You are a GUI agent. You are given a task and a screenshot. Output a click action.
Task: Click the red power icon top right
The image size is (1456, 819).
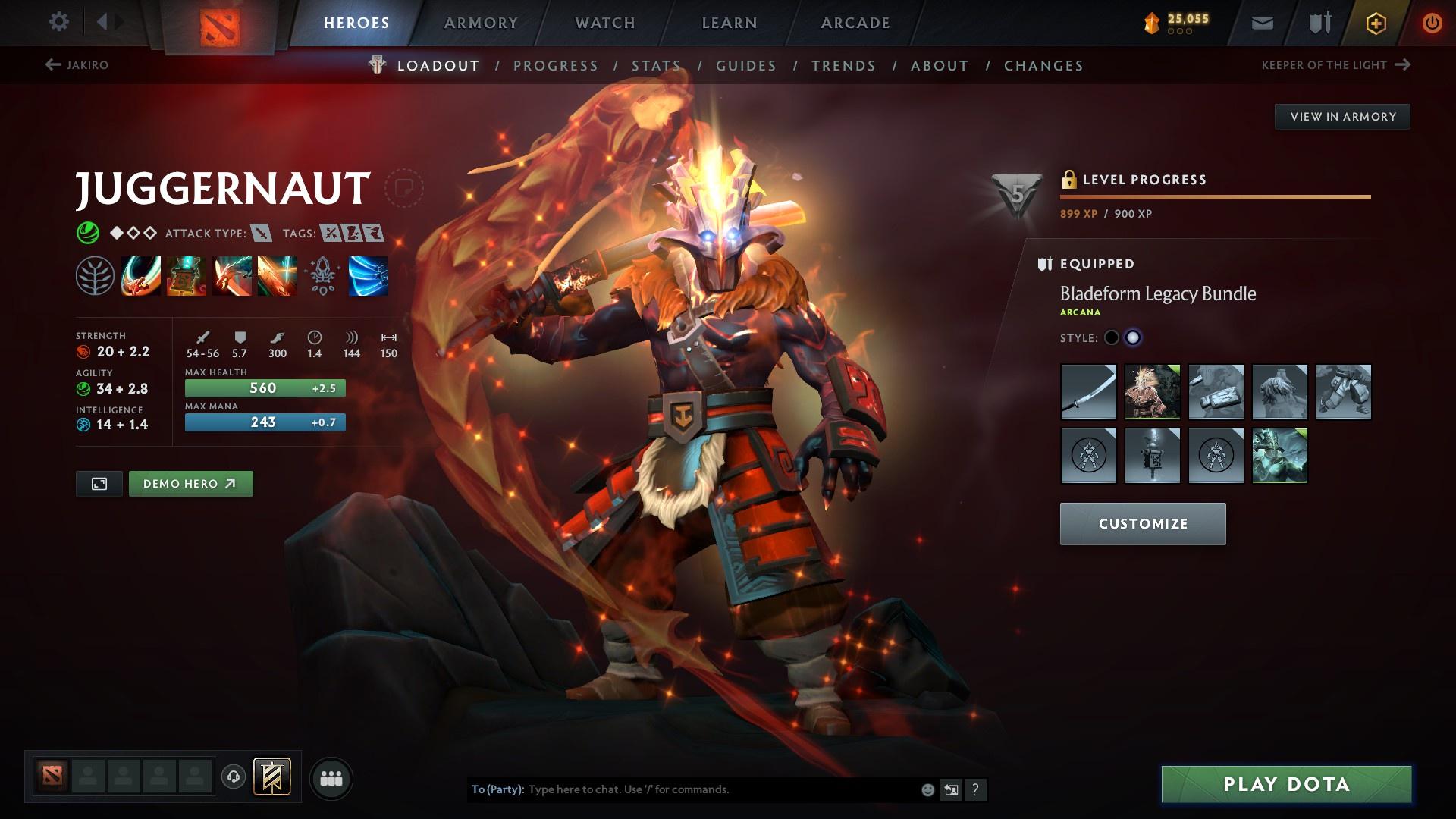click(x=1432, y=22)
